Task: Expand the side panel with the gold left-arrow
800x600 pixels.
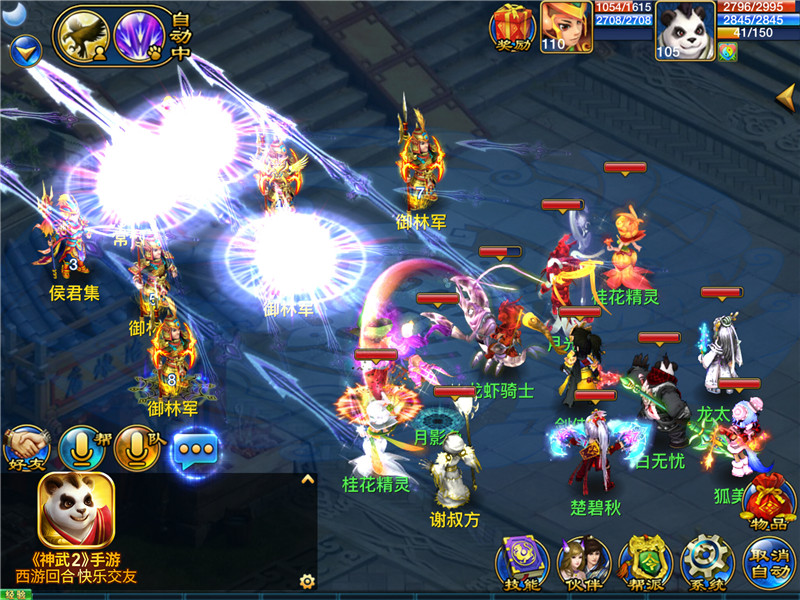Action: pyautogui.click(x=786, y=96)
